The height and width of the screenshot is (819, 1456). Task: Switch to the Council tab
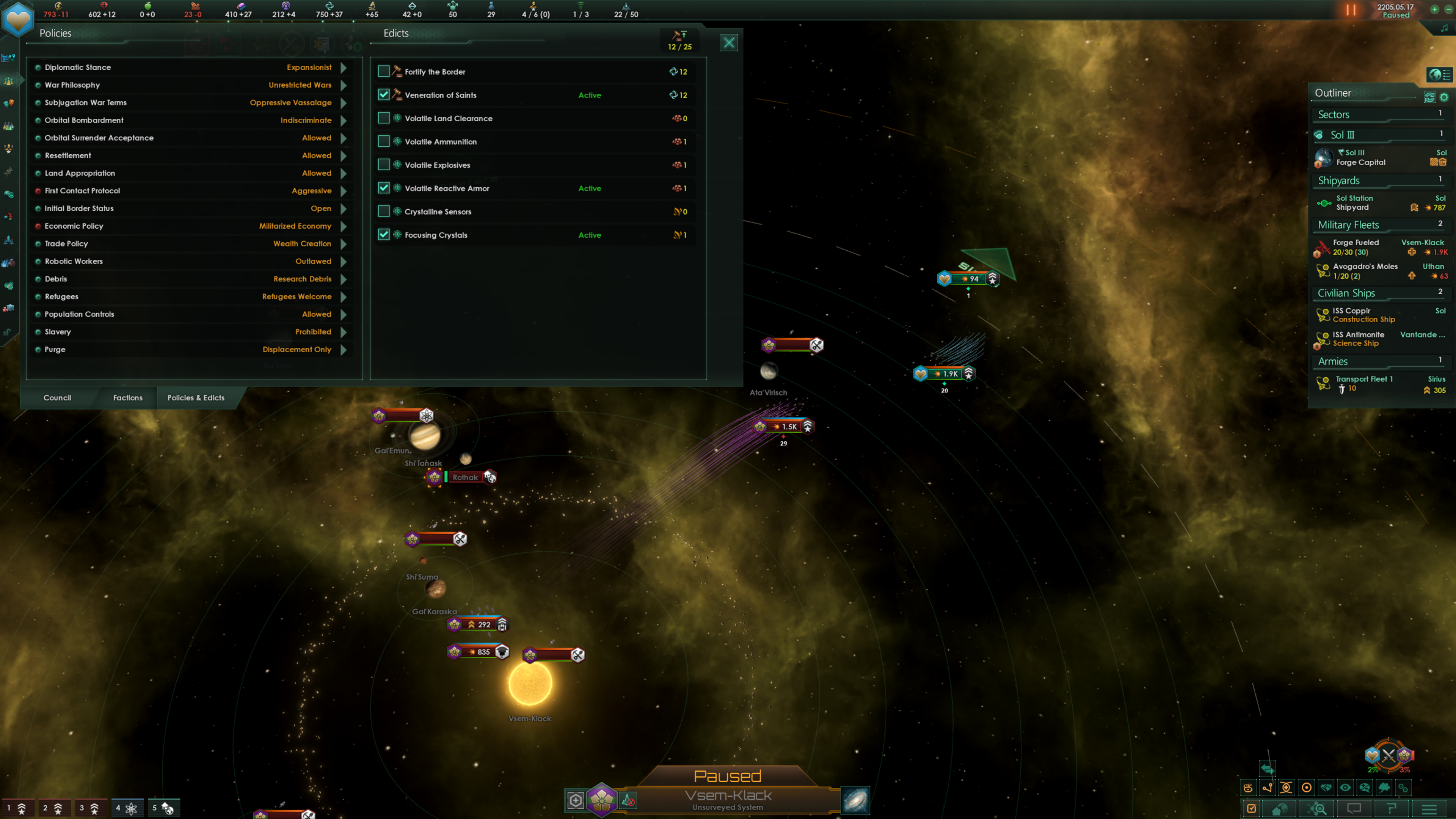click(57, 397)
